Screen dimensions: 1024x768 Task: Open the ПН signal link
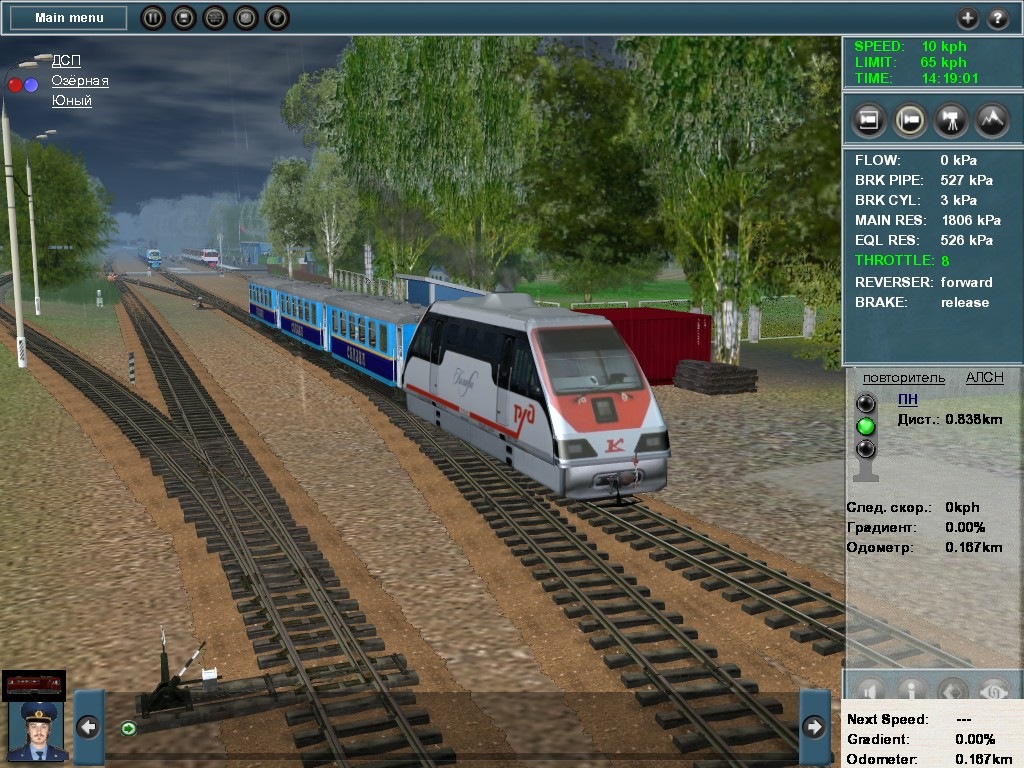(x=907, y=399)
